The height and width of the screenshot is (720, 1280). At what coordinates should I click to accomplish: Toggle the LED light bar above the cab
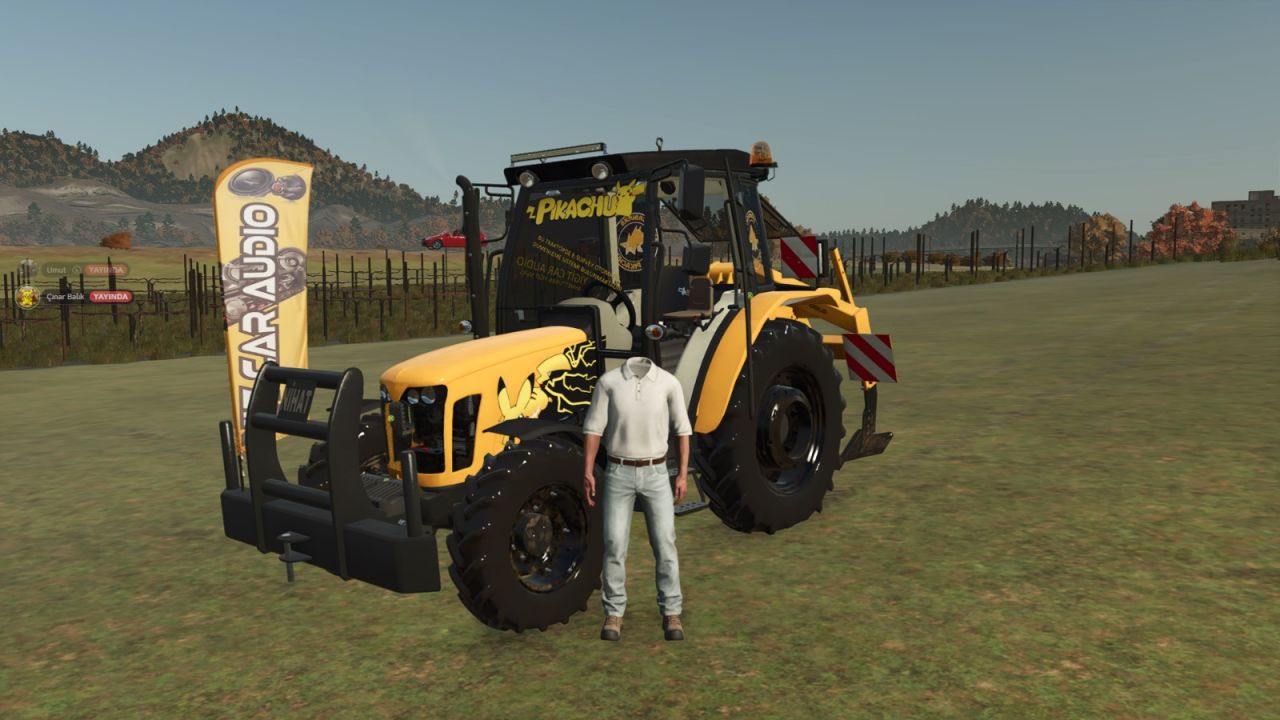tap(558, 152)
